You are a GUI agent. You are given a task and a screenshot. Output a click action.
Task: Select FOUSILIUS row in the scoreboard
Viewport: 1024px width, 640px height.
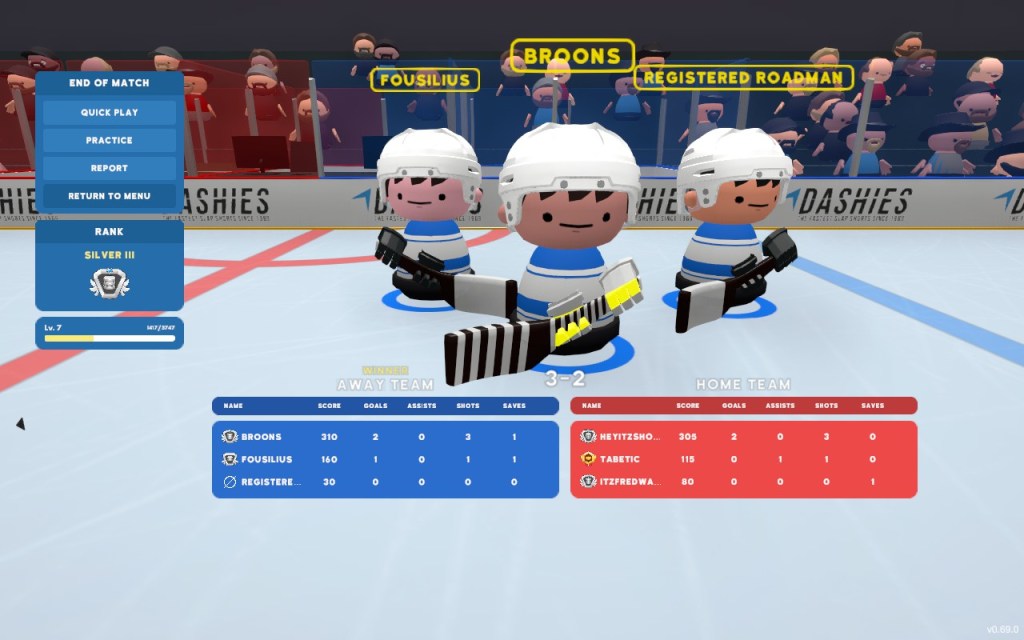tap(385, 460)
